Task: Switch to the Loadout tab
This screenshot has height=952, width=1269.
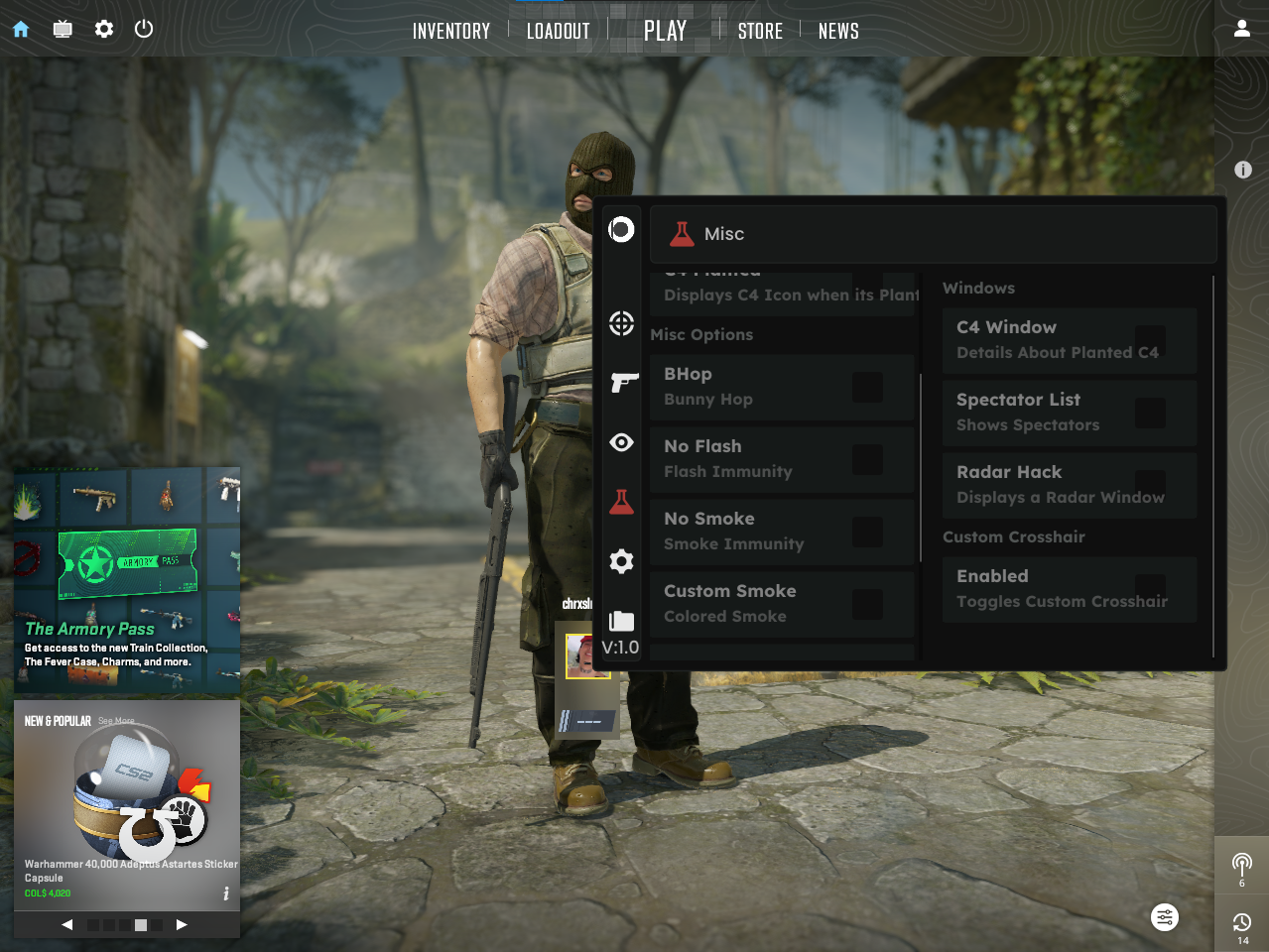Action: click(558, 31)
